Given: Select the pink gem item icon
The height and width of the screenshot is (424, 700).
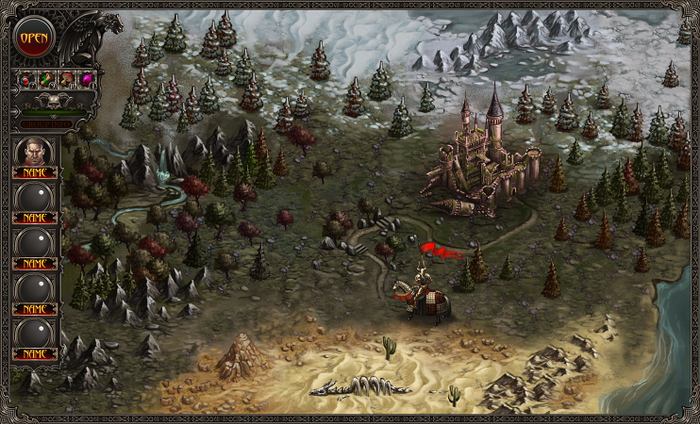Looking at the screenshot, I should (x=87, y=80).
